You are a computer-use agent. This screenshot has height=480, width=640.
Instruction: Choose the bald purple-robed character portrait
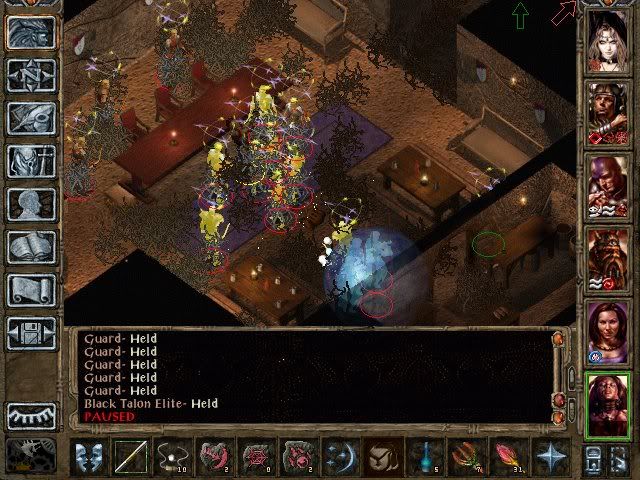[608, 185]
